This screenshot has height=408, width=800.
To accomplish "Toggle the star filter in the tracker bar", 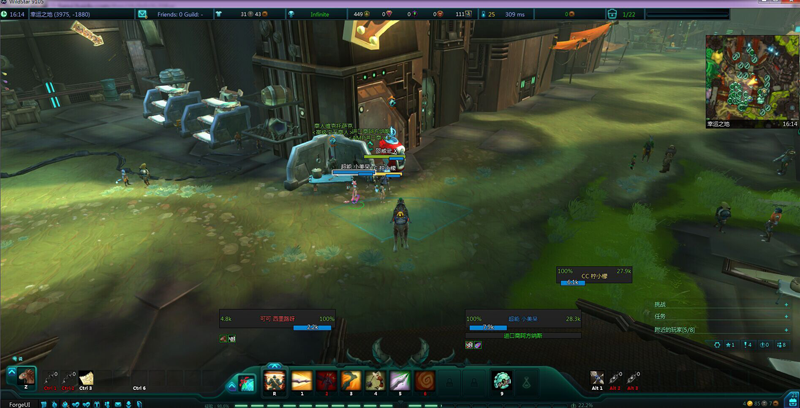I will coord(730,344).
